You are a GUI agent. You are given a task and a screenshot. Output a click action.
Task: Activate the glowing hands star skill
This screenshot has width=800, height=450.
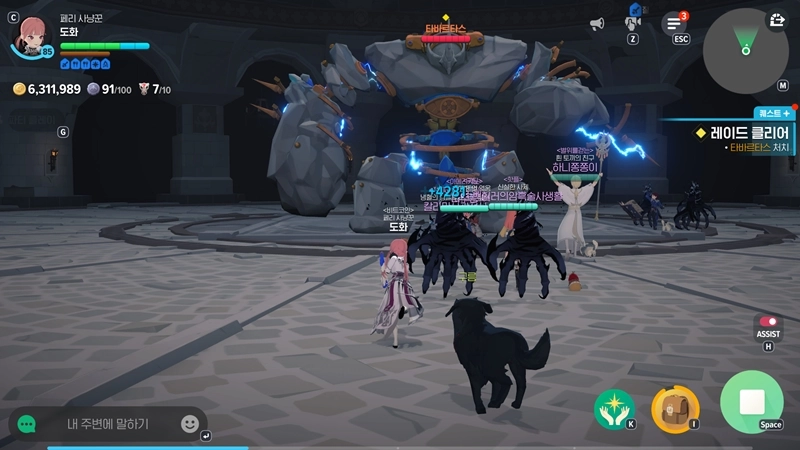point(615,407)
